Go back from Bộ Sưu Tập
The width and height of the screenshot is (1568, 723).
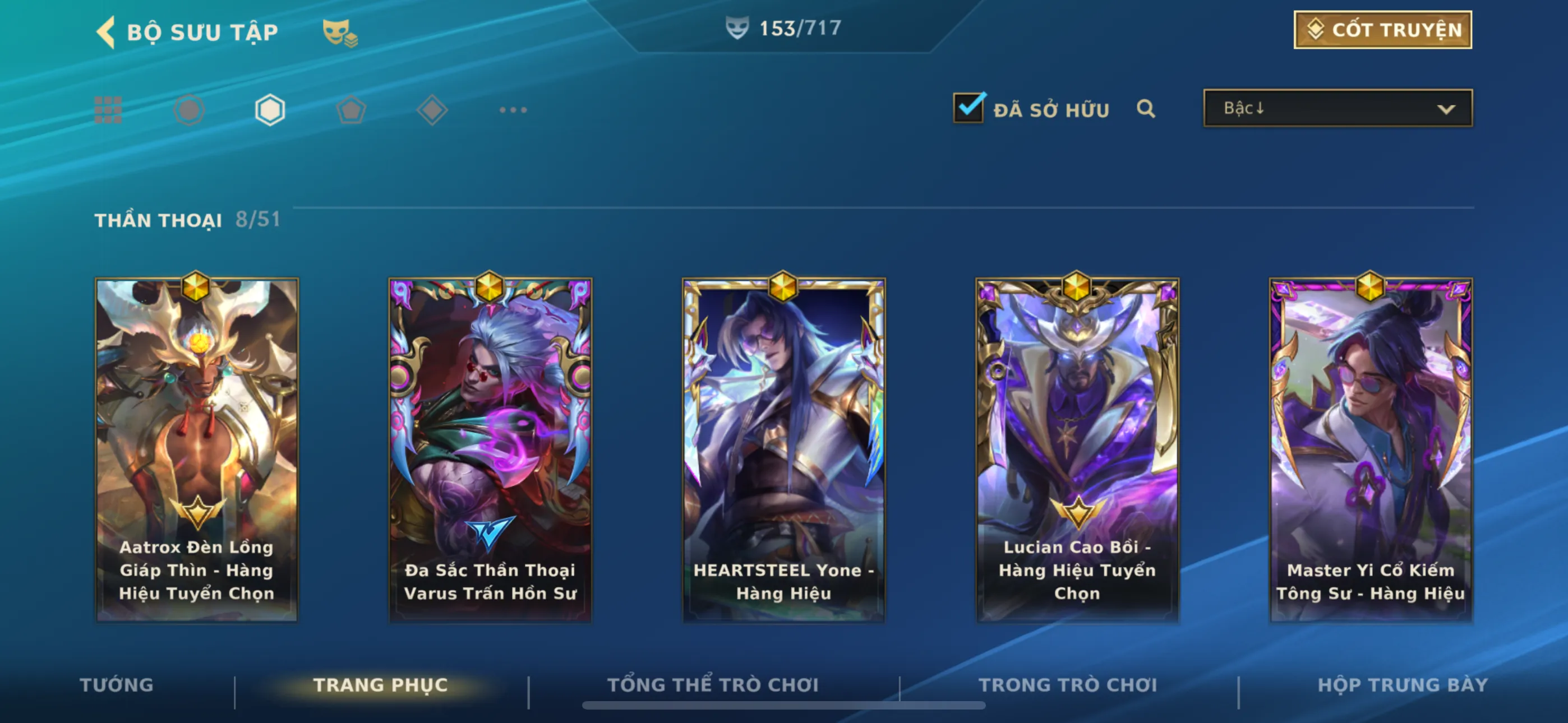(x=107, y=31)
